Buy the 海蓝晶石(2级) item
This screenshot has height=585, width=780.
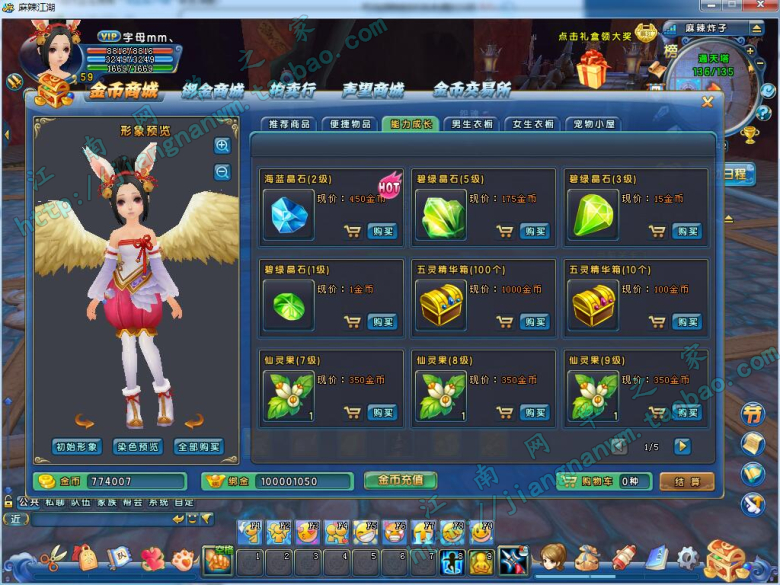point(382,231)
